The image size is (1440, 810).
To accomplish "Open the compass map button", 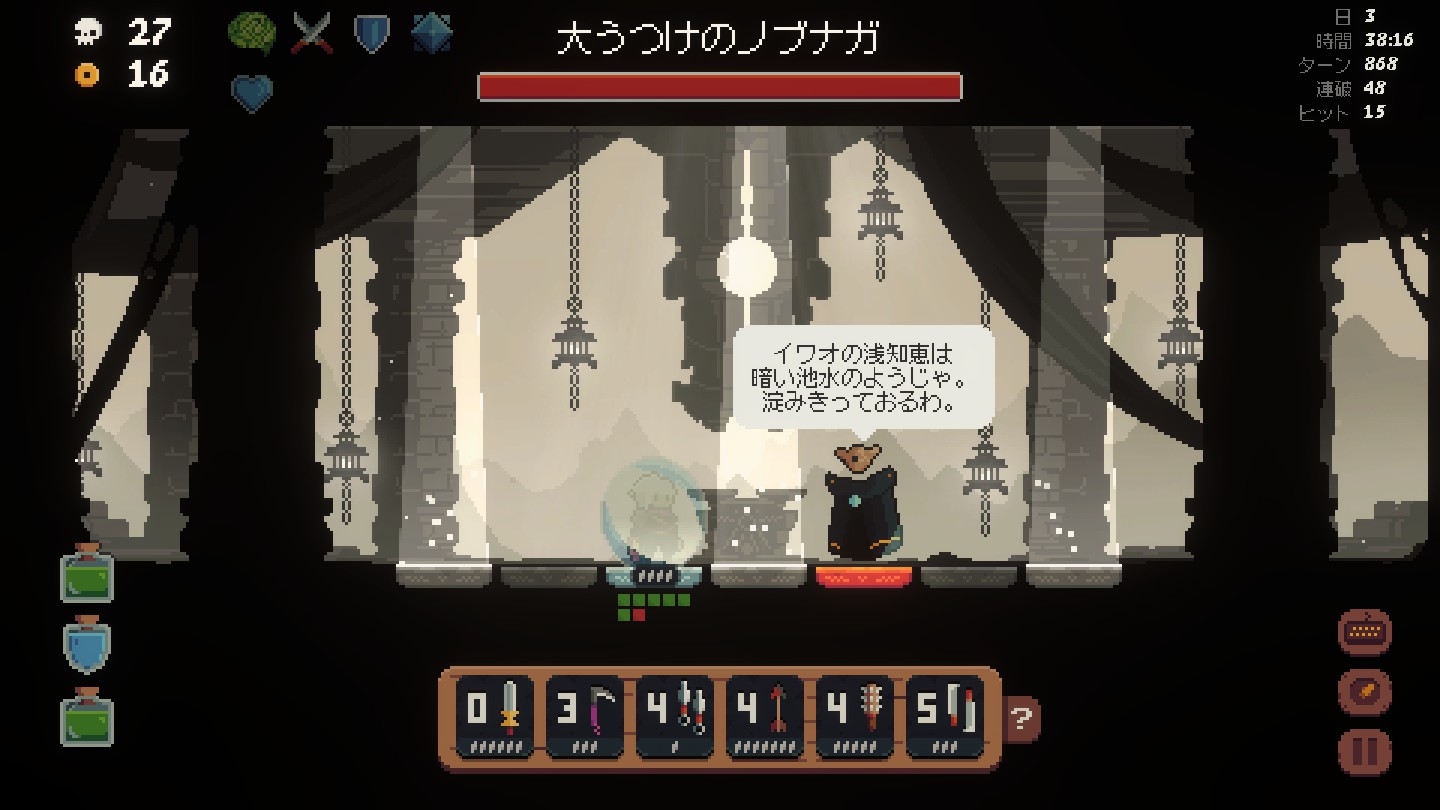I will coord(1364,691).
